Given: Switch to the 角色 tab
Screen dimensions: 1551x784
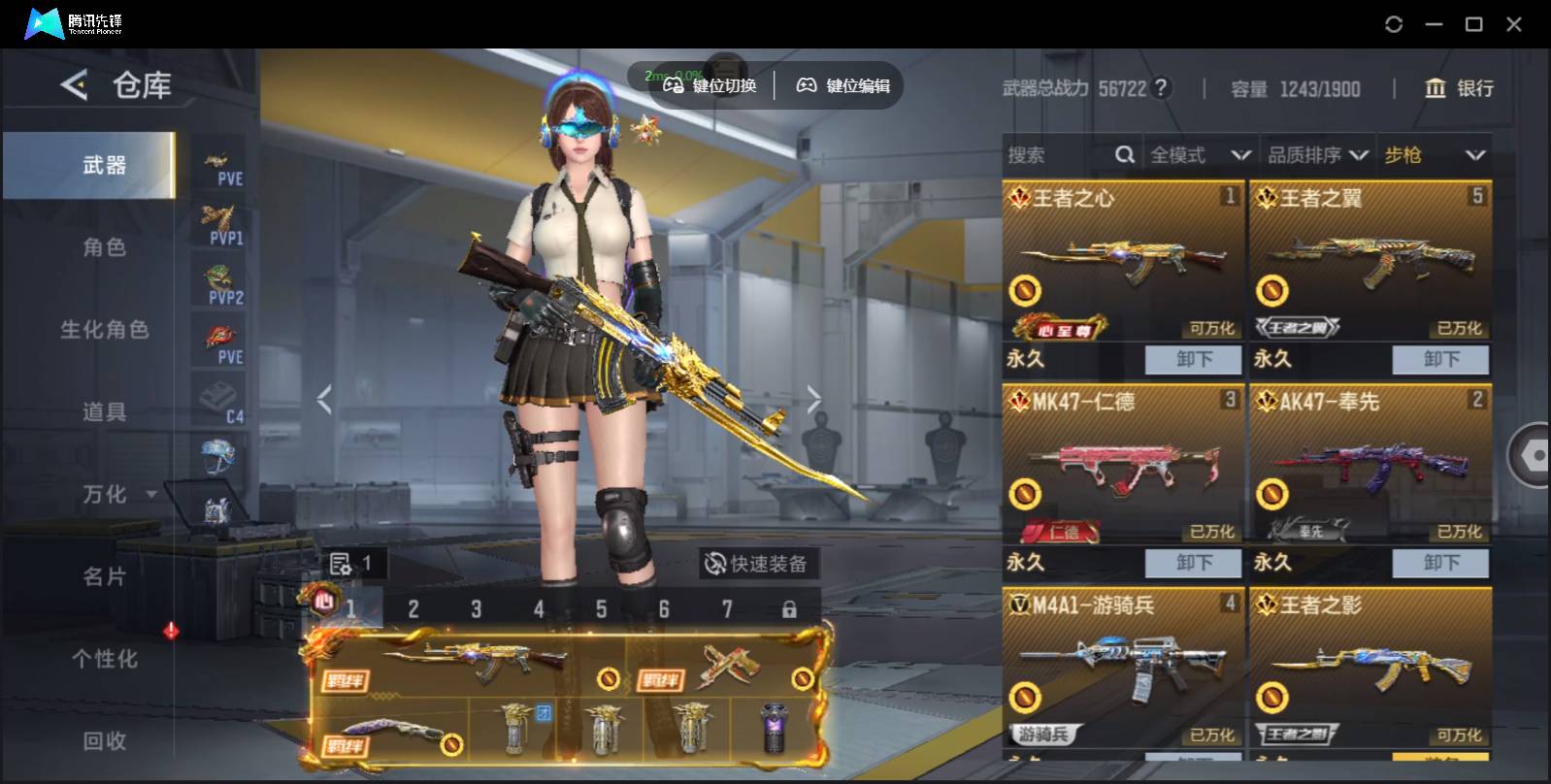Looking at the screenshot, I should click(104, 247).
